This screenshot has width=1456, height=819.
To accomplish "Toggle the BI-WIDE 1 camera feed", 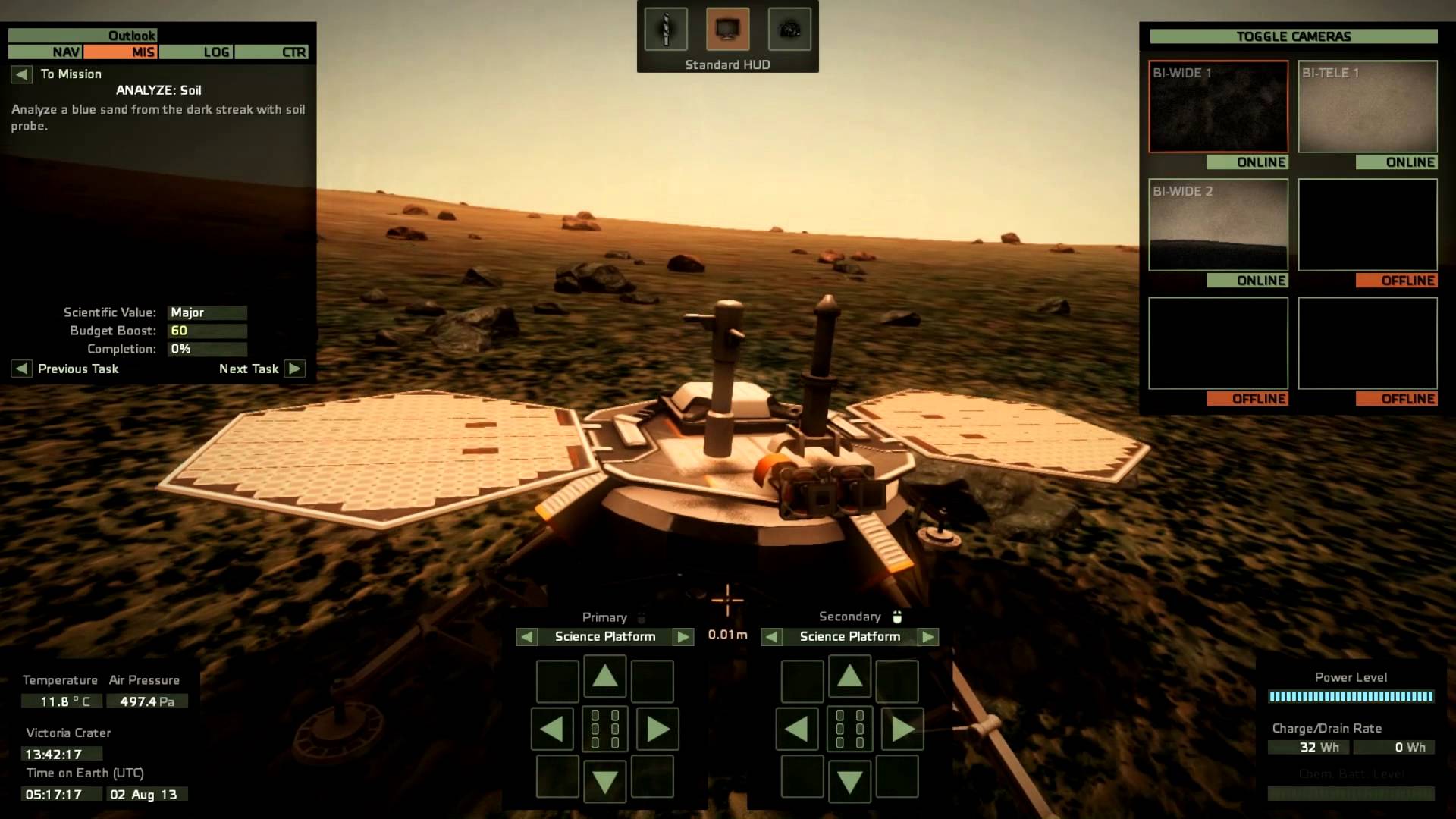I will click(x=1218, y=107).
